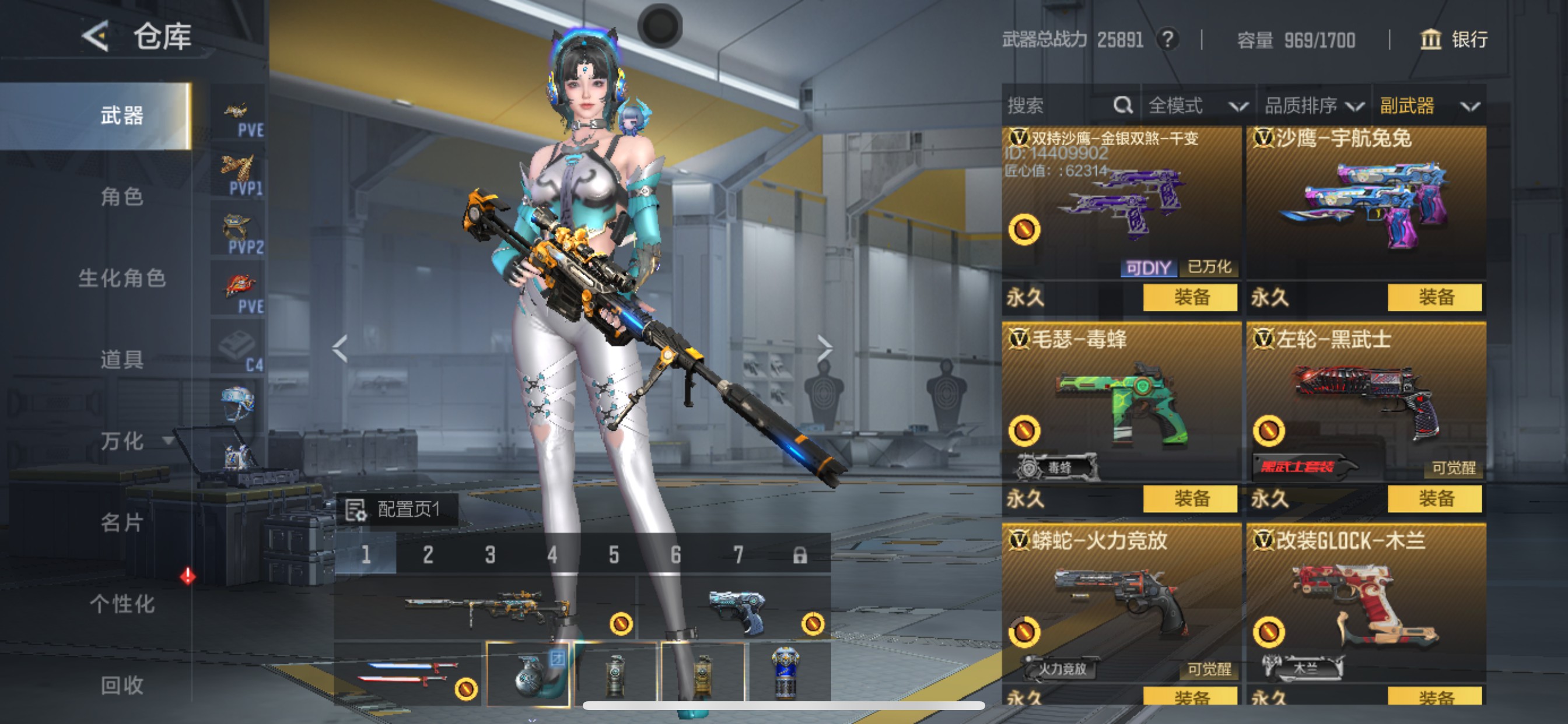
Task: Switch to the 角色 tab
Action: pyautogui.click(x=122, y=196)
